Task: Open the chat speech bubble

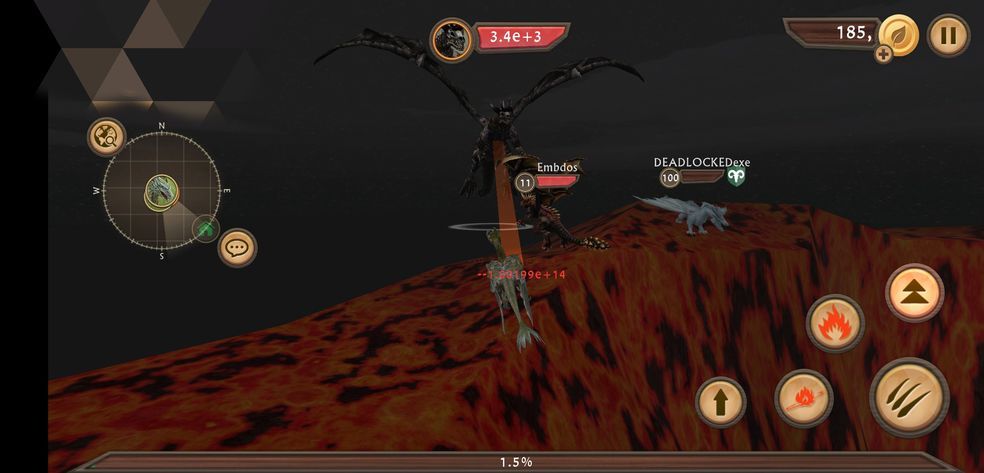Action: coord(237,247)
